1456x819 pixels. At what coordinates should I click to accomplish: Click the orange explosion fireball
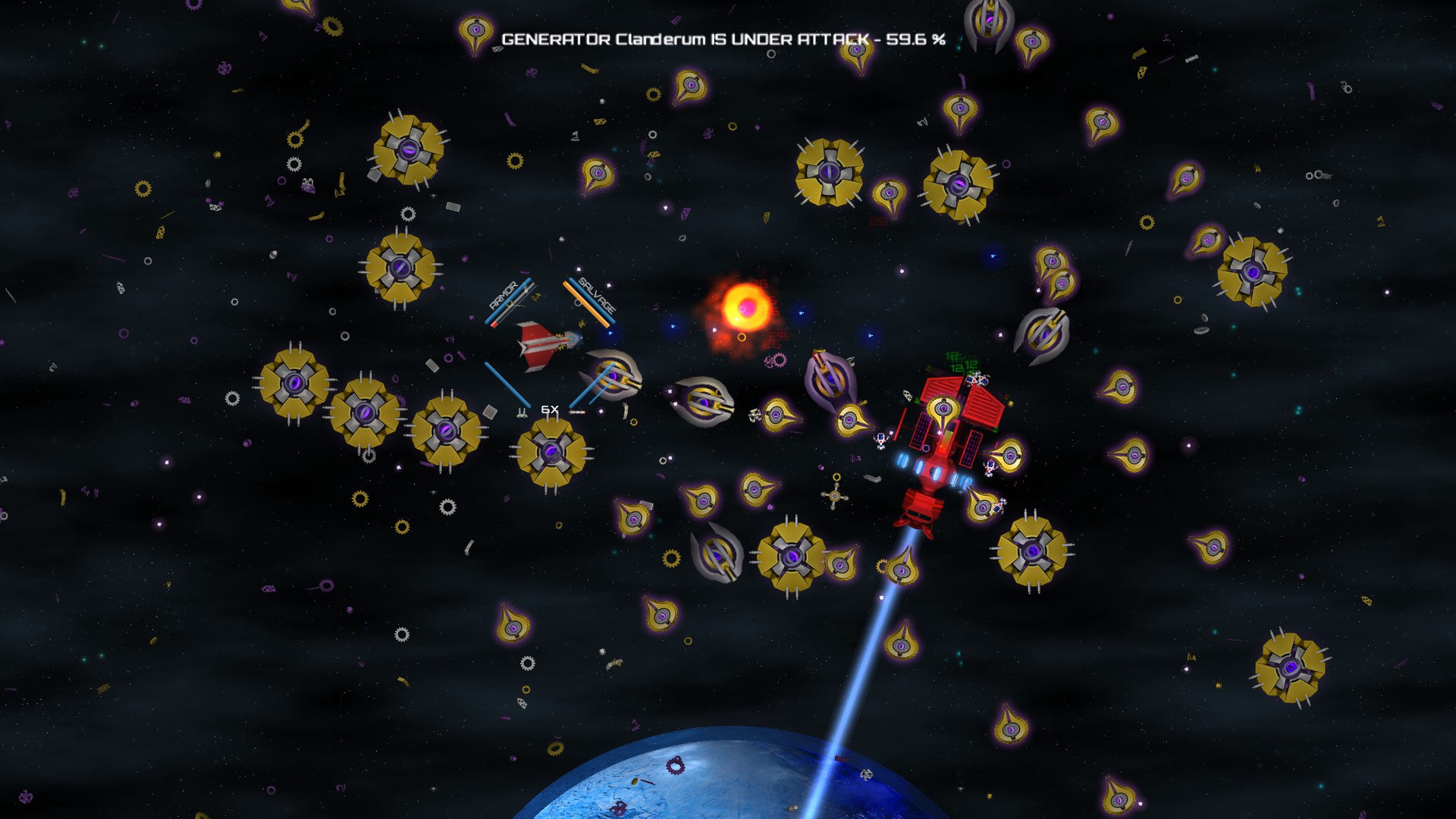click(747, 307)
